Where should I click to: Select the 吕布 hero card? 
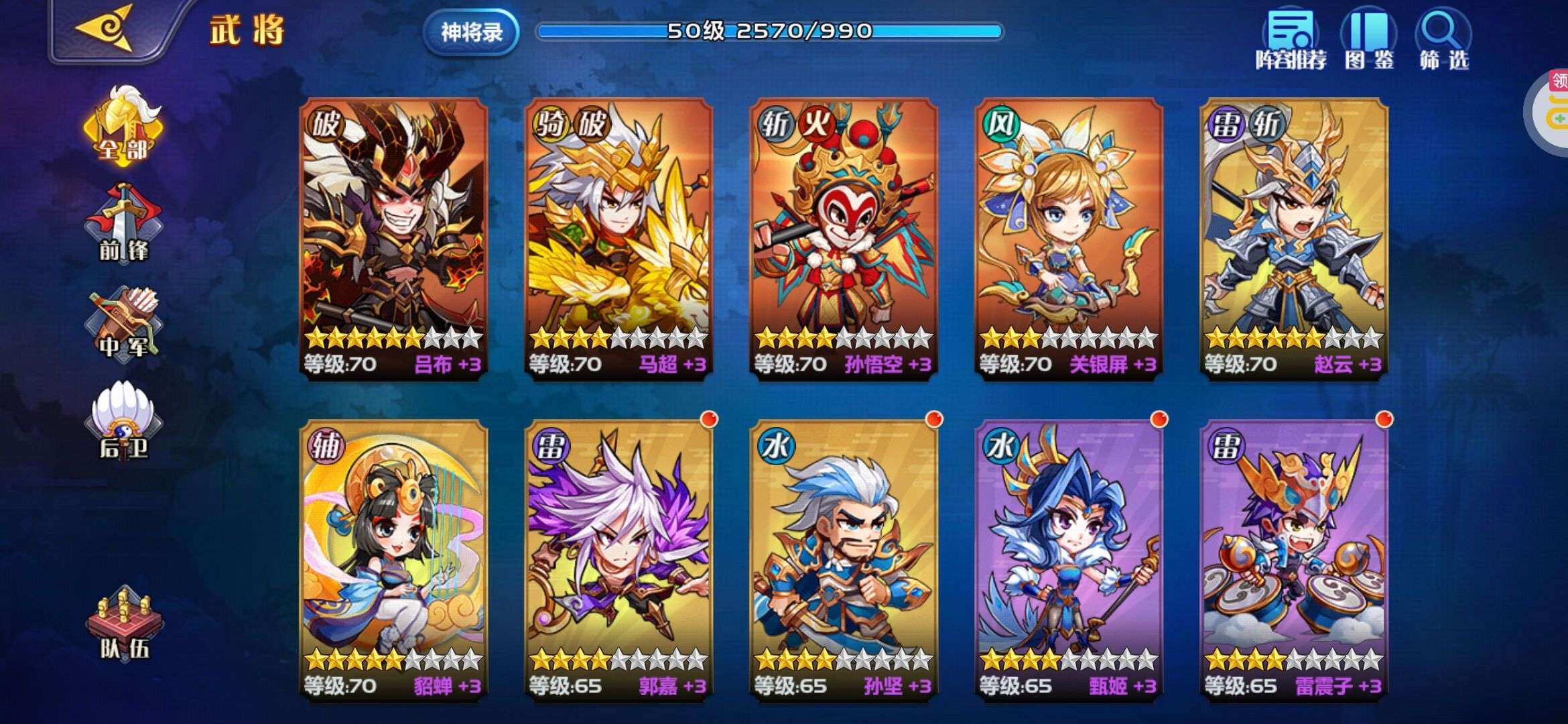pyautogui.click(x=393, y=238)
